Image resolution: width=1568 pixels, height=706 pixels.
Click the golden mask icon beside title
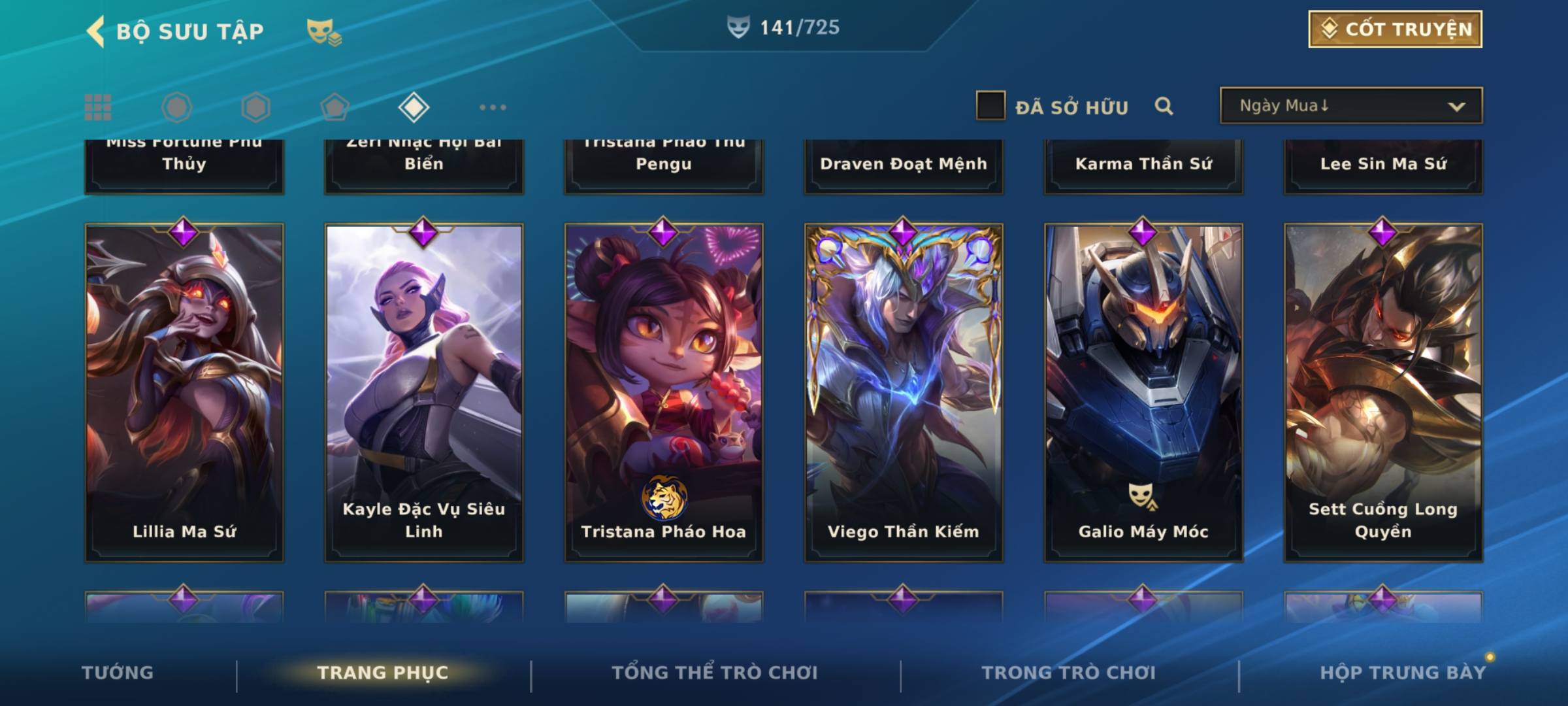(x=323, y=31)
